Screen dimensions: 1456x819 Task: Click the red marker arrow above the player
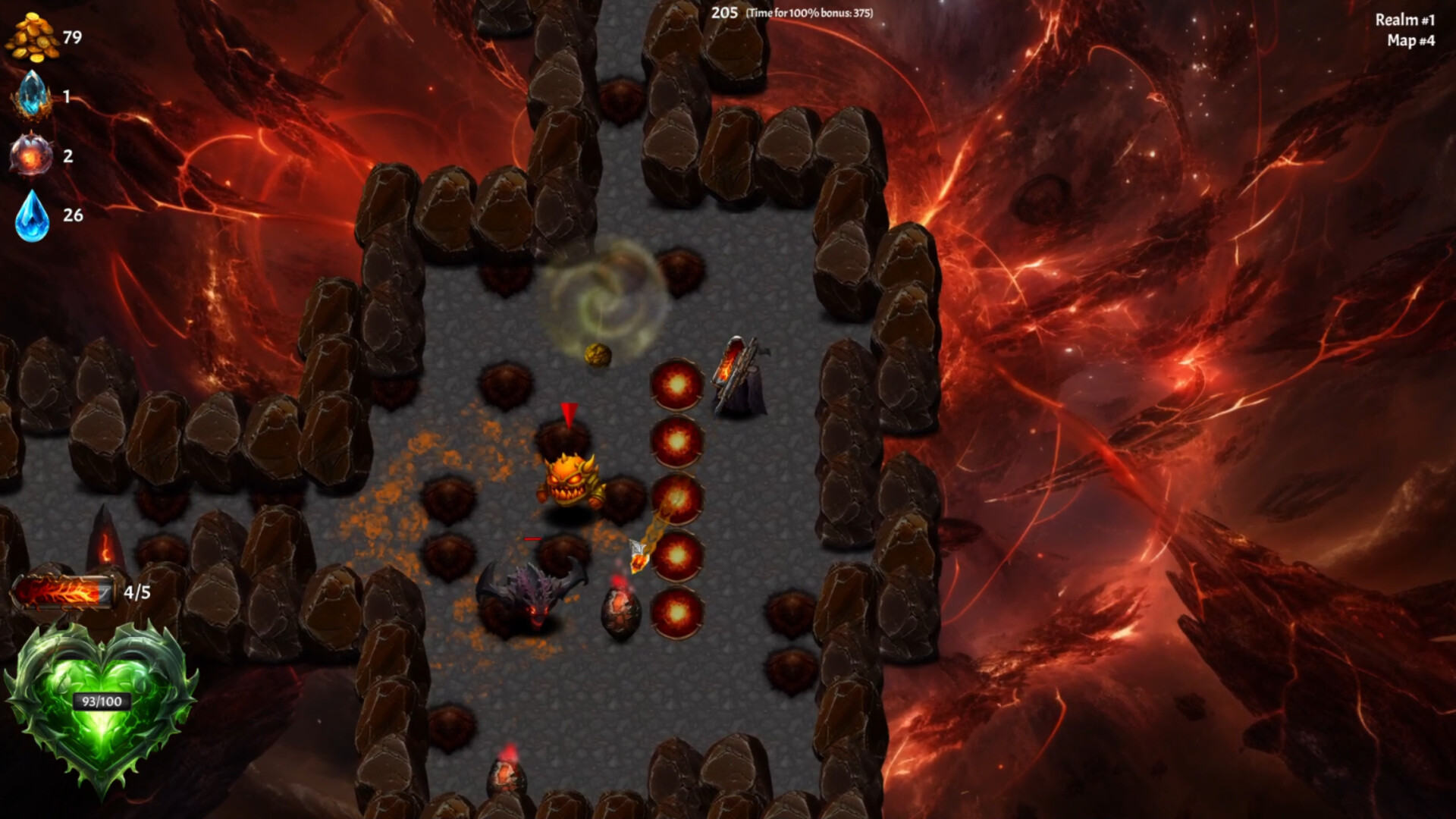click(570, 415)
